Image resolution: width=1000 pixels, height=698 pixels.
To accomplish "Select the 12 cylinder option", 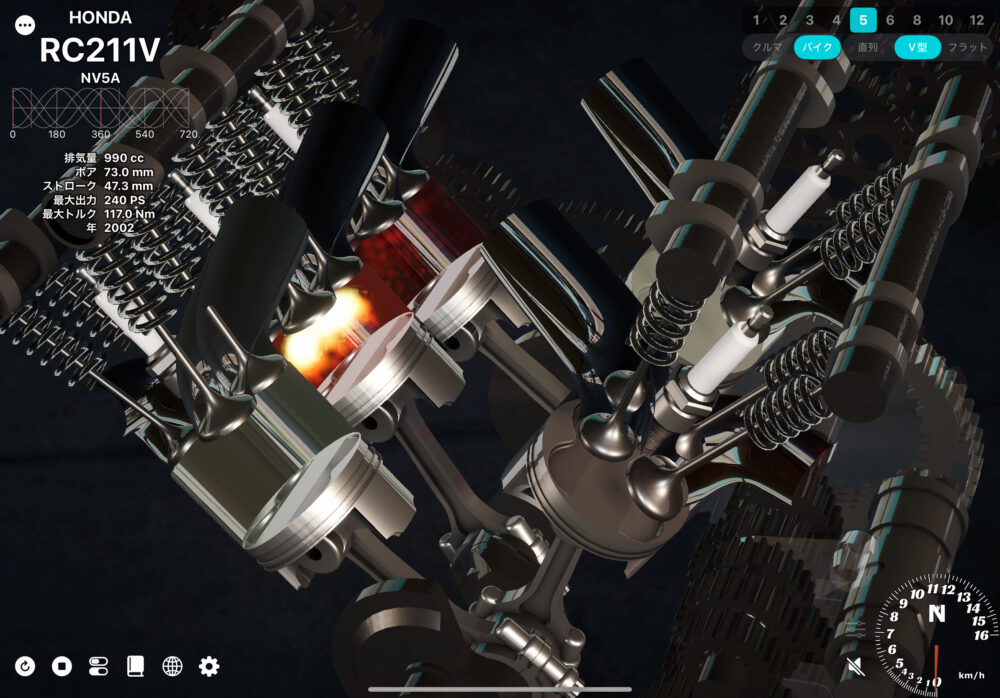I will click(977, 19).
